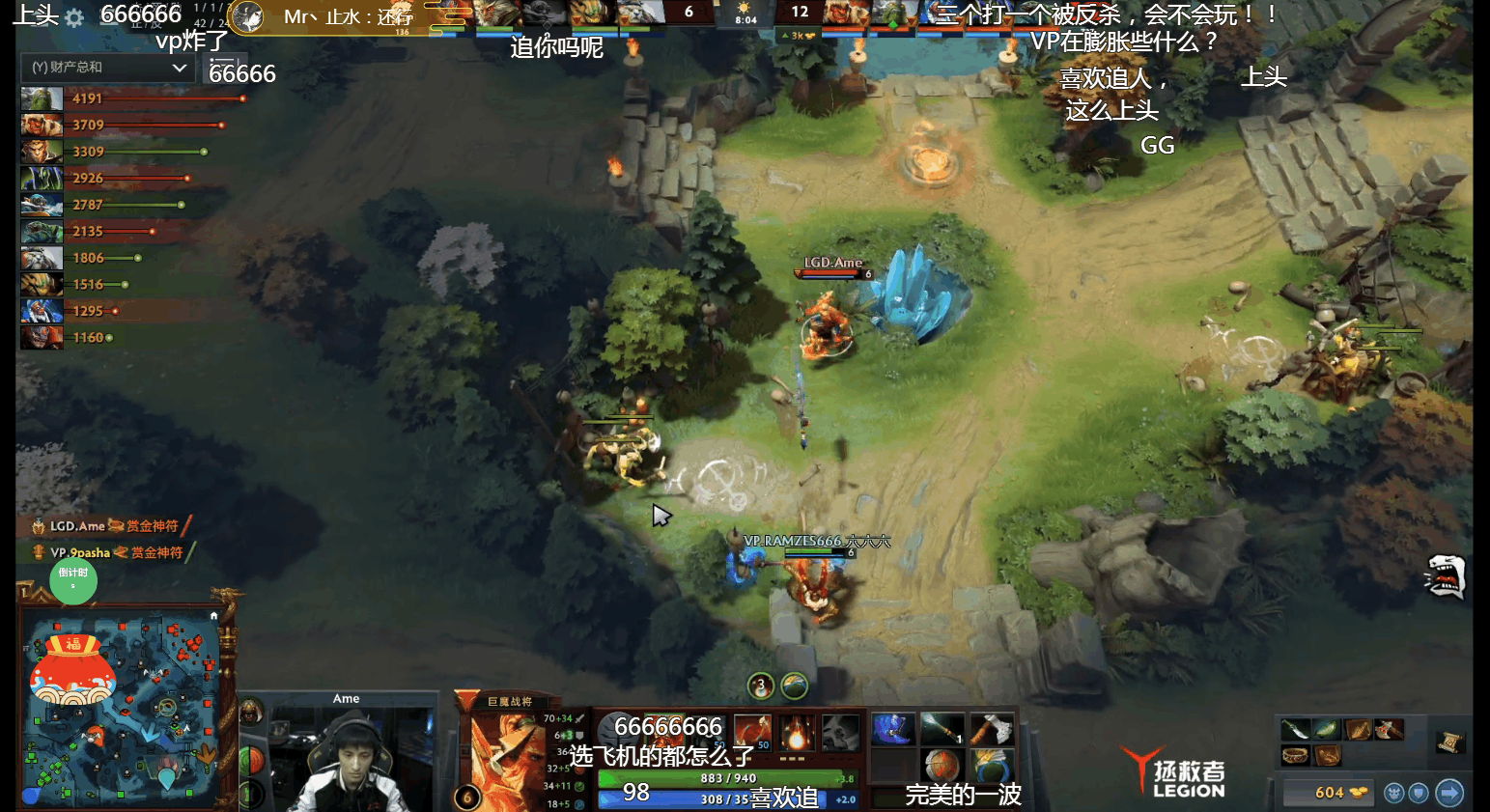Click the town portal scroll slot
Image resolution: width=1490 pixels, height=812 pixels.
pos(1449,742)
